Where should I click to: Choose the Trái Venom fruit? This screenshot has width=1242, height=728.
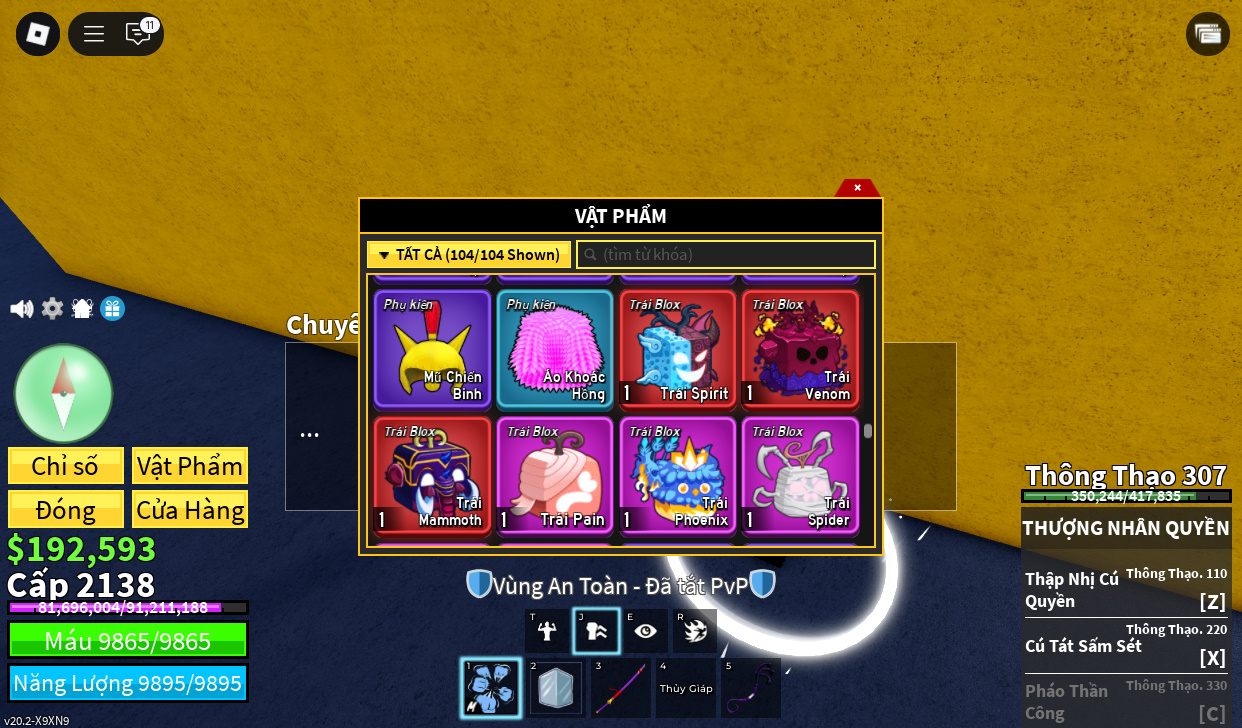(800, 349)
